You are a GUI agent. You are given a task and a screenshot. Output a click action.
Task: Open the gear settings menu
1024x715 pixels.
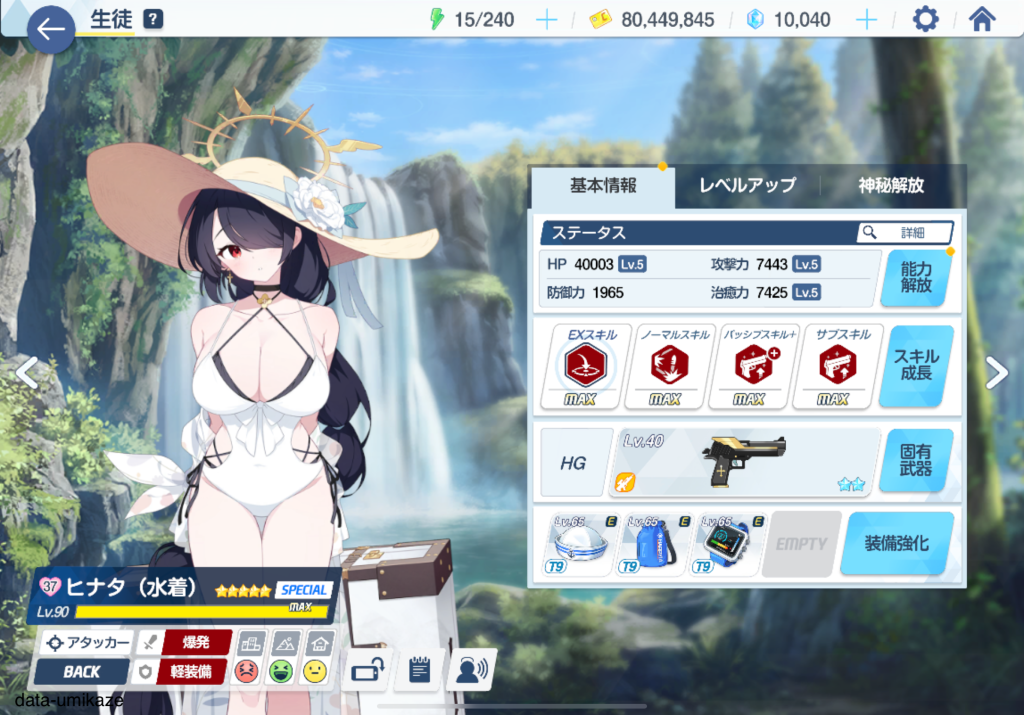click(926, 20)
